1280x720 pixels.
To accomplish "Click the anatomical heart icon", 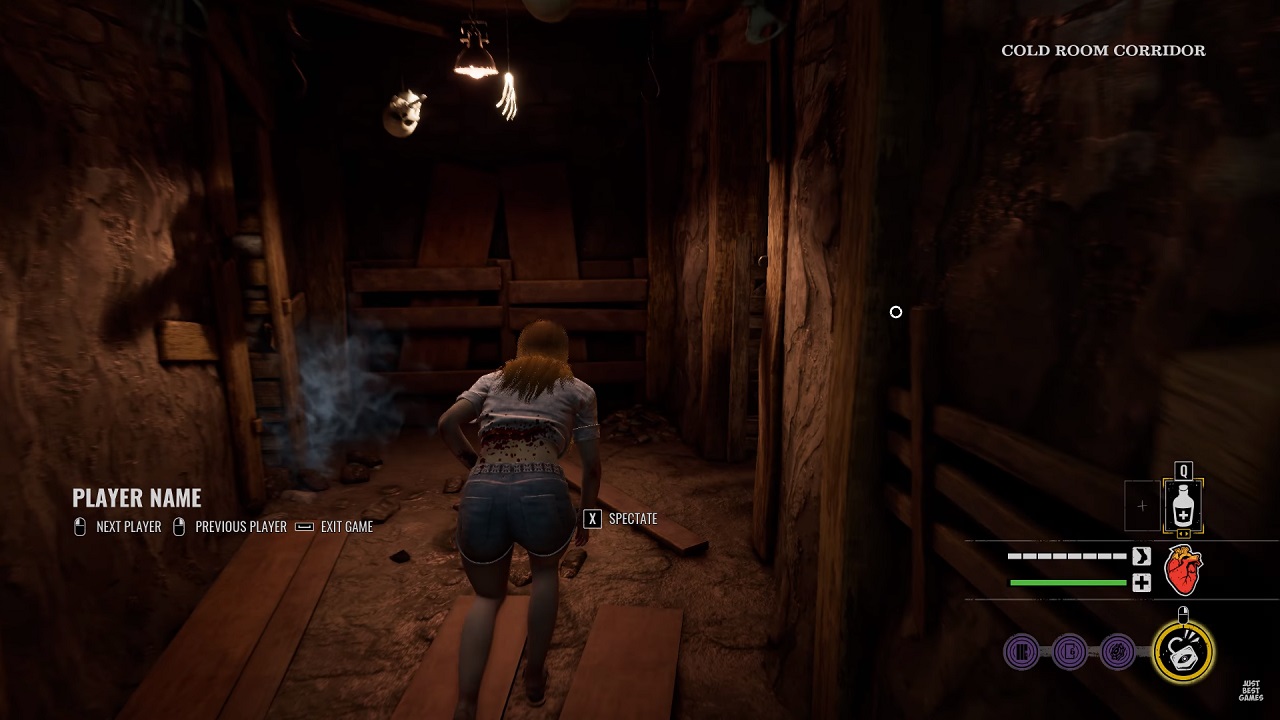I will 1184,571.
